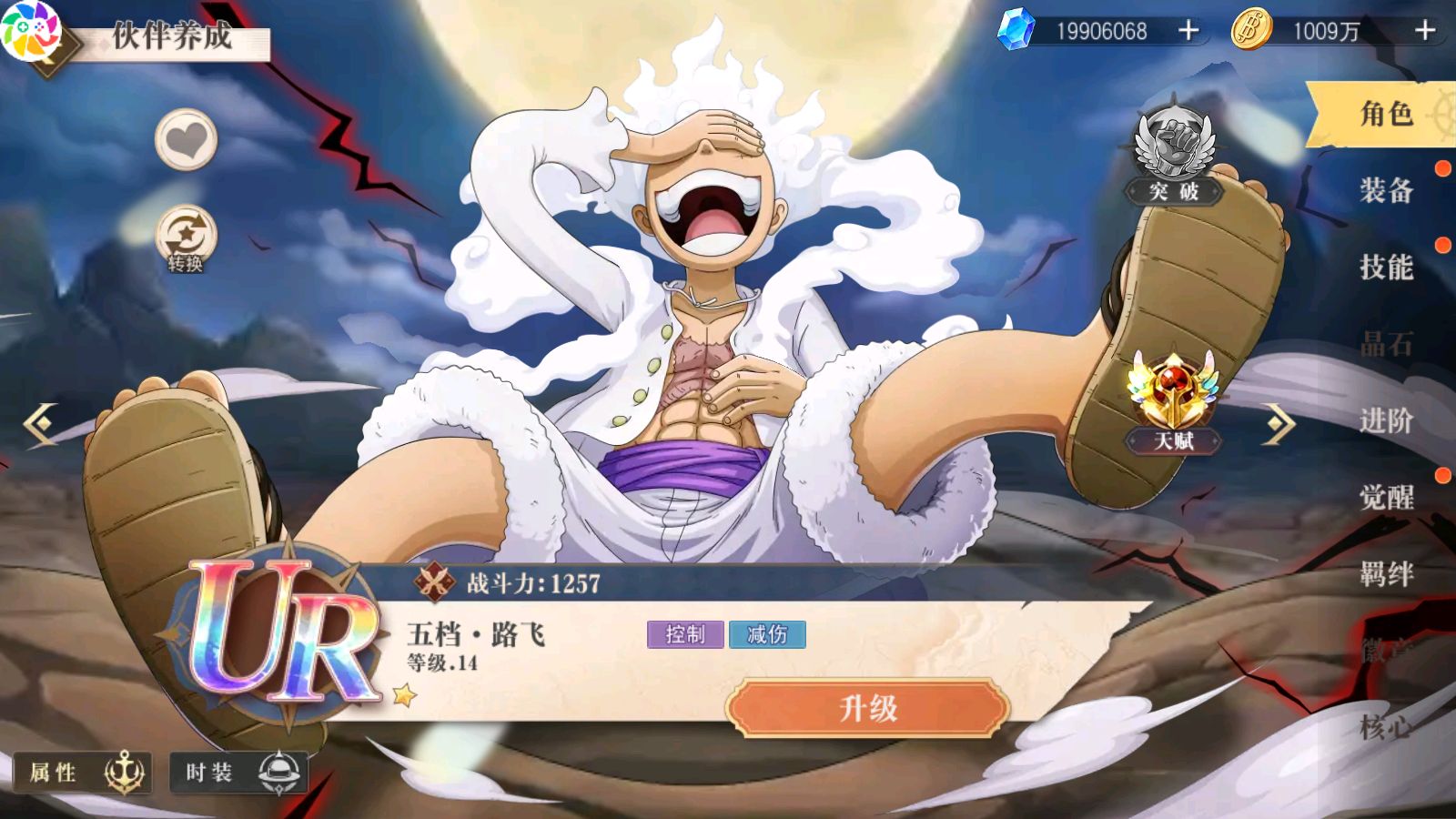Switch to the 技能 skills tab
This screenshot has width=1456, height=819.
pyautogui.click(x=1385, y=267)
